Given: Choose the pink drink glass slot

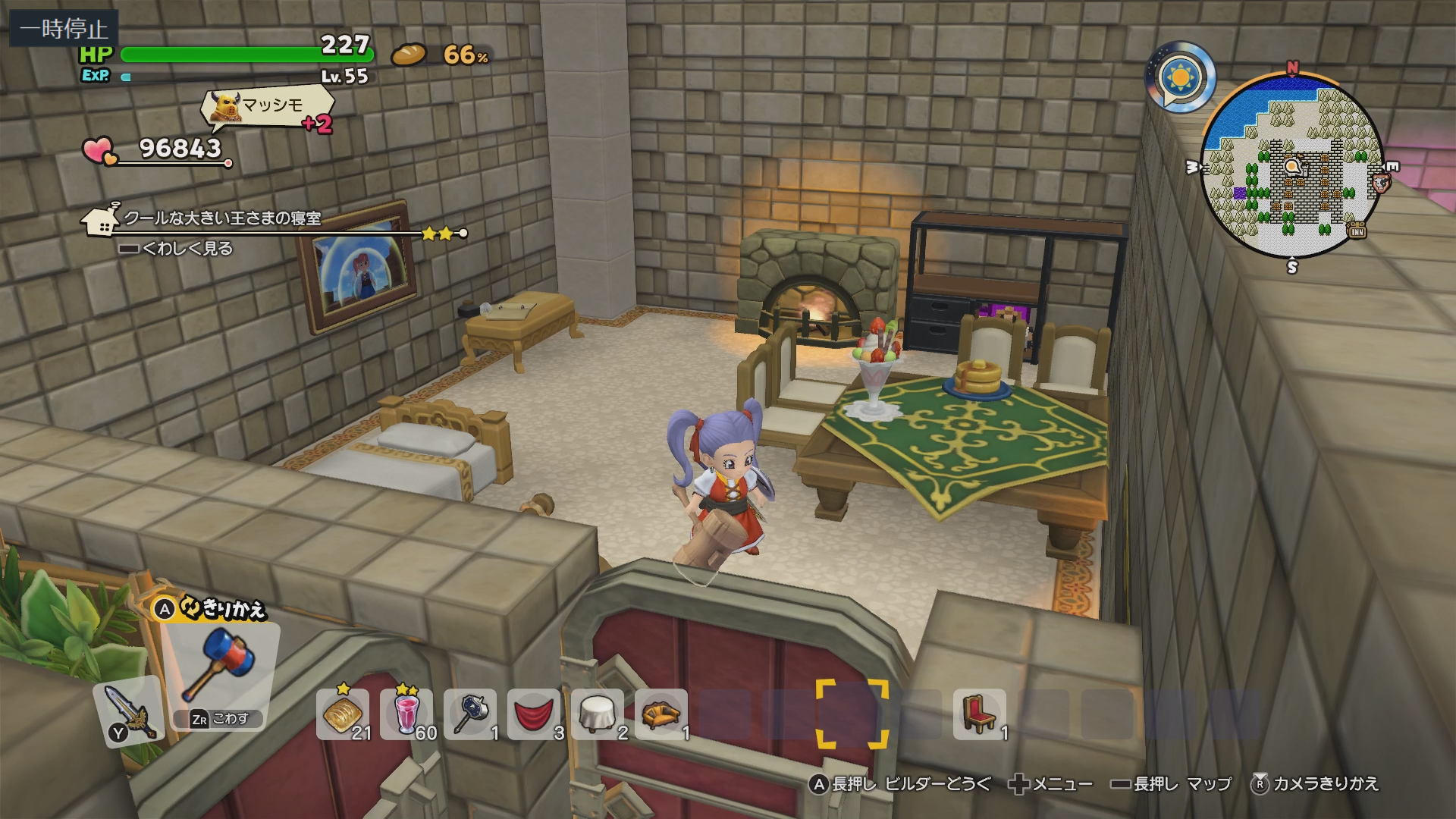Looking at the screenshot, I should click(406, 714).
